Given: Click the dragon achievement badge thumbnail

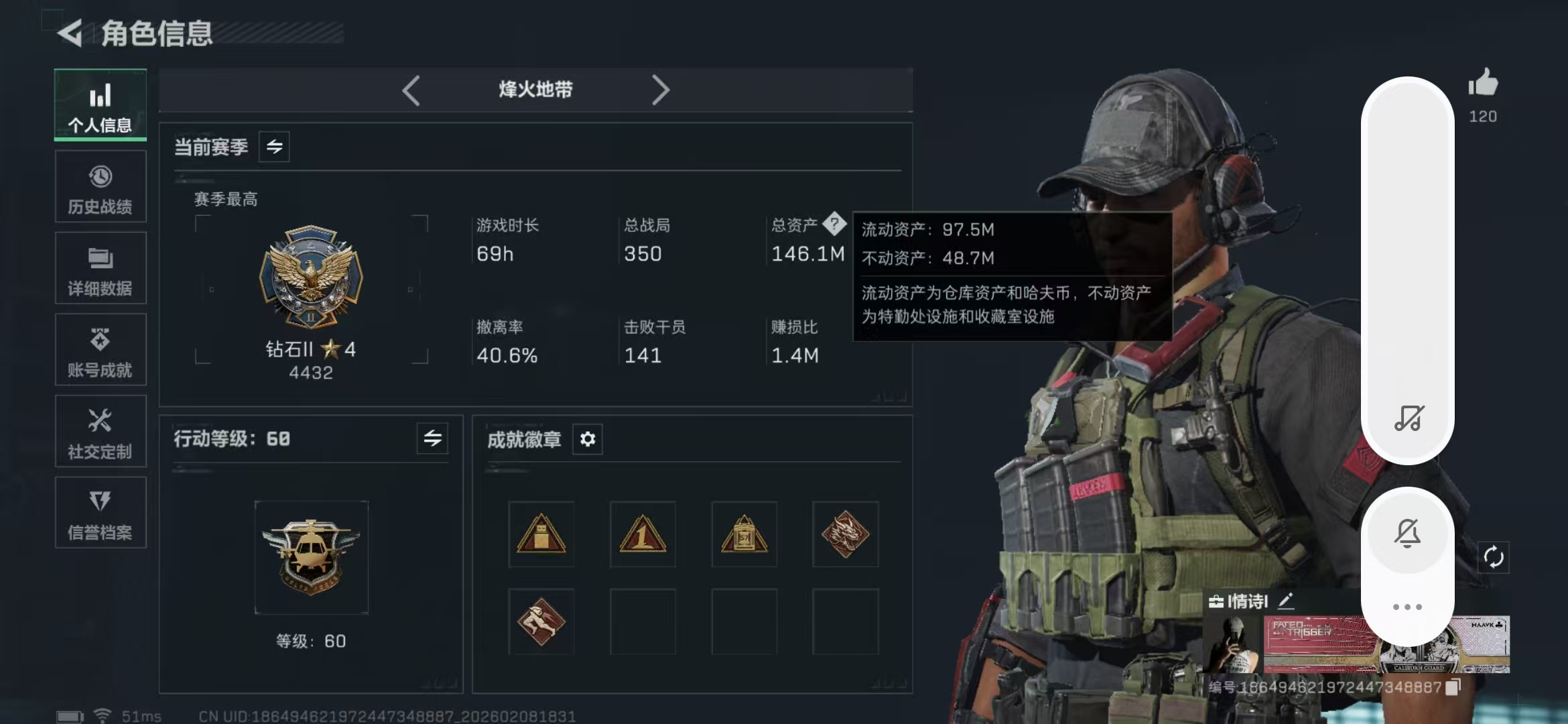Looking at the screenshot, I should [846, 534].
